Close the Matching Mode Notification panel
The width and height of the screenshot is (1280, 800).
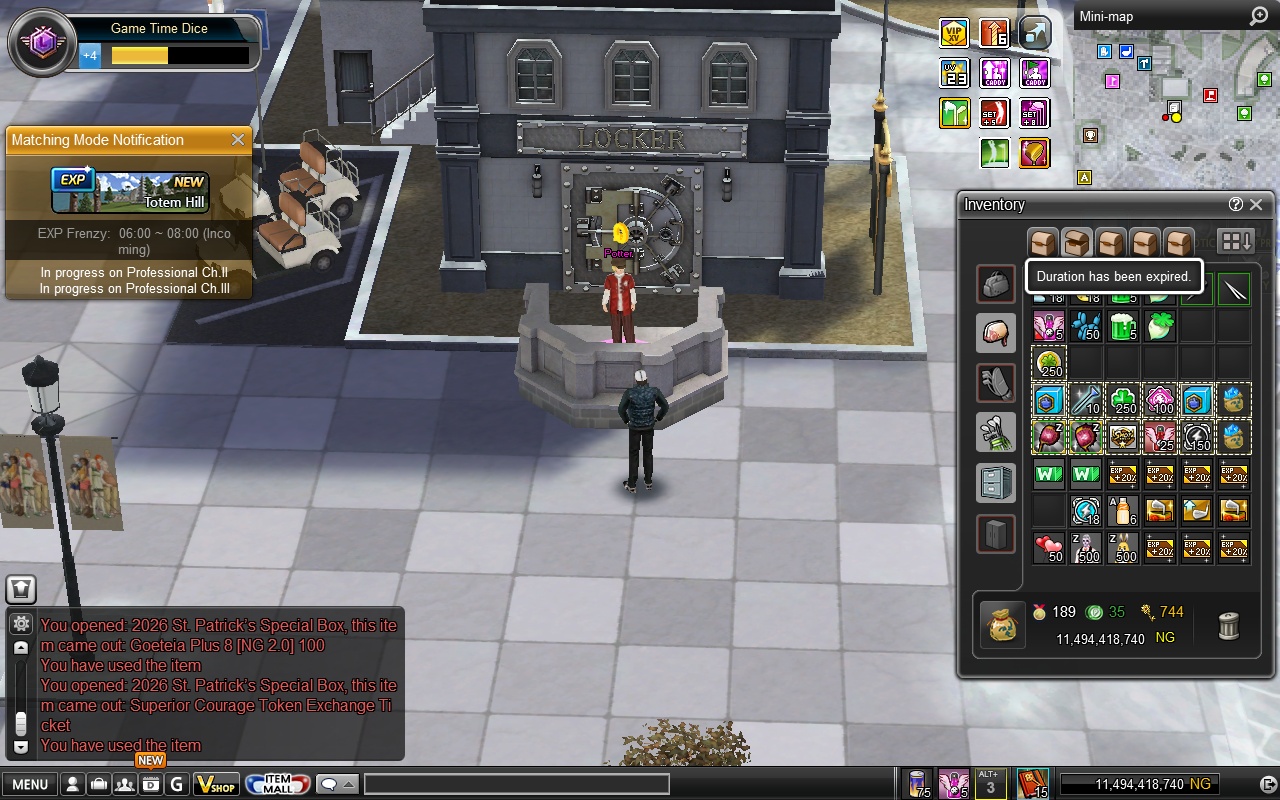pos(238,140)
